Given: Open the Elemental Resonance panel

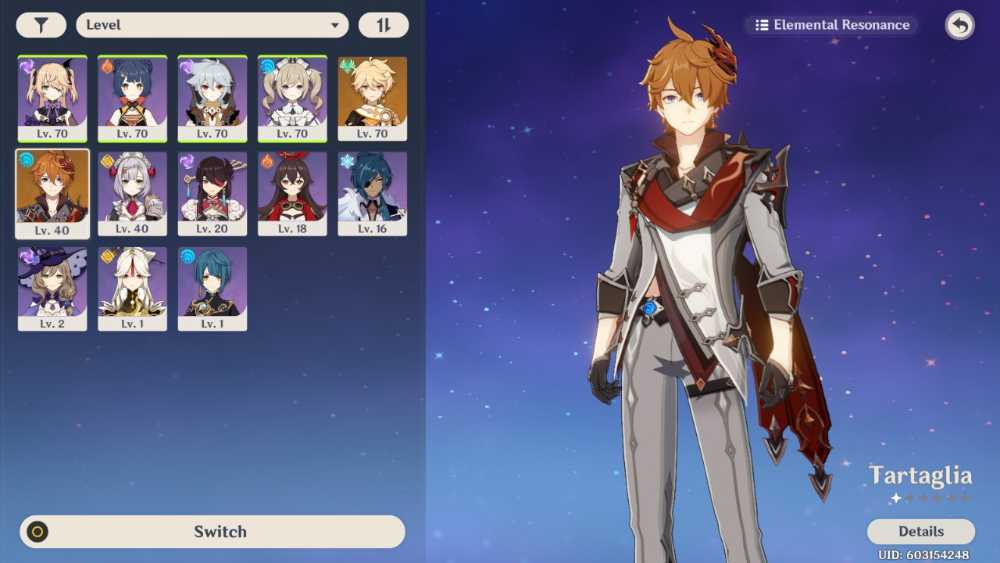Looking at the screenshot, I should [833, 25].
